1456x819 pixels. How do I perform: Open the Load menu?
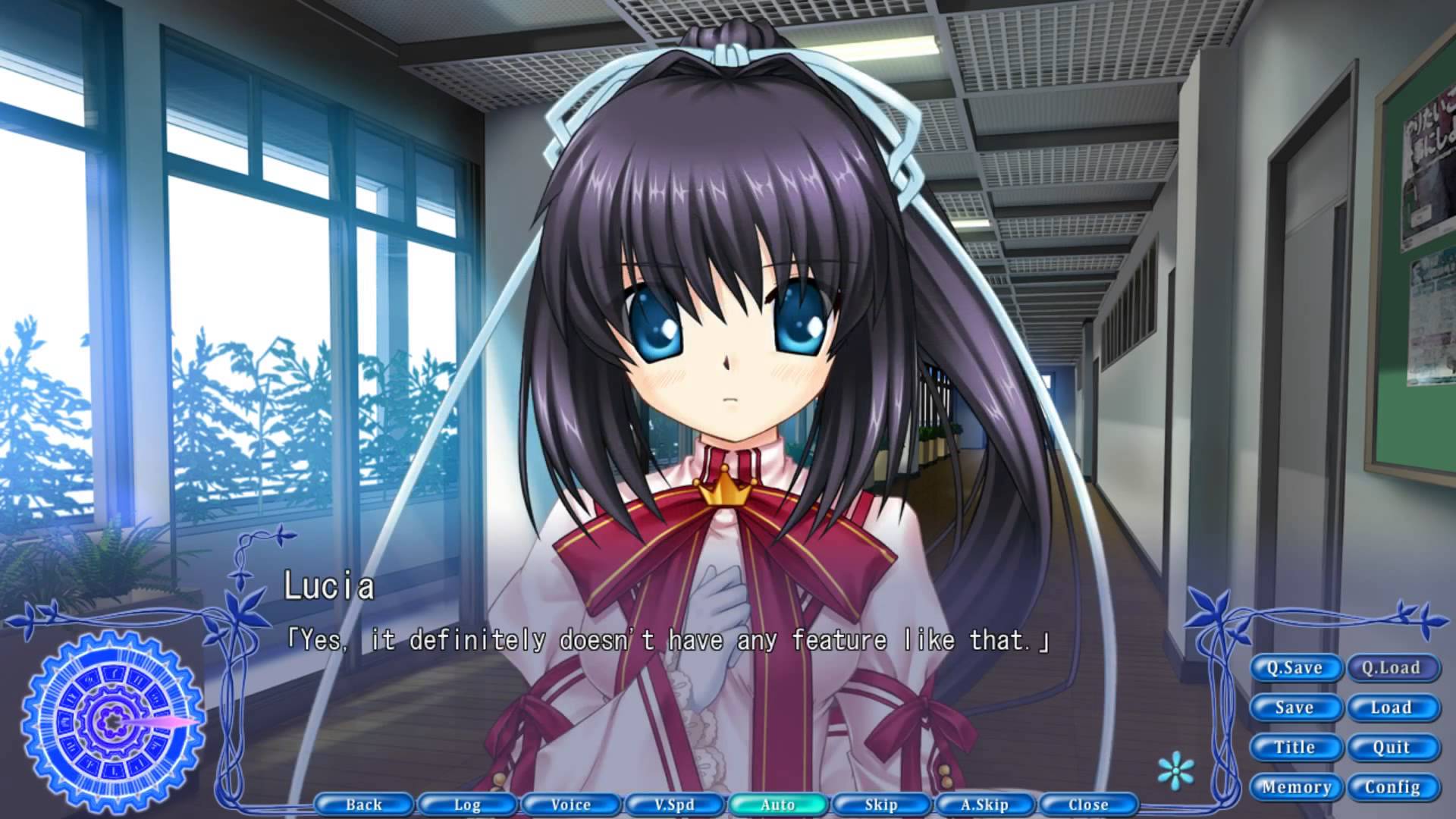tap(1392, 708)
